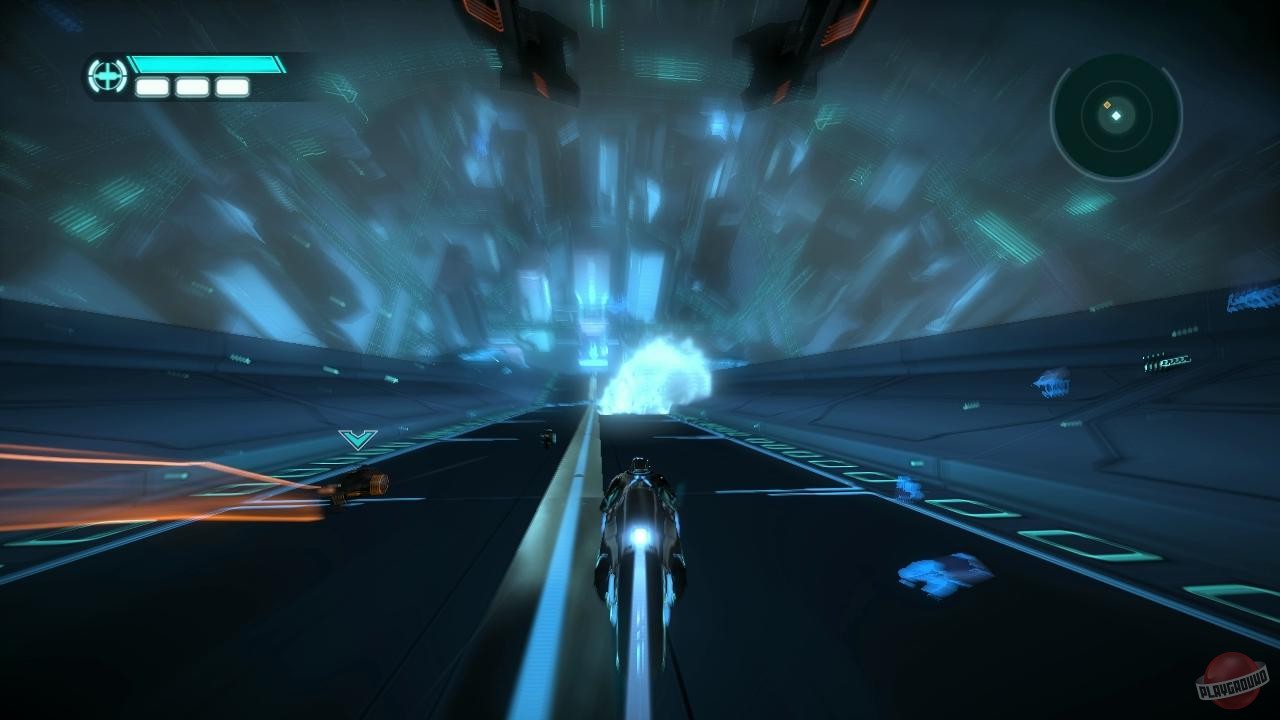Click the orange enemy blip on the radar
Image resolution: width=1280 pixels, height=720 pixels.
1107,104
